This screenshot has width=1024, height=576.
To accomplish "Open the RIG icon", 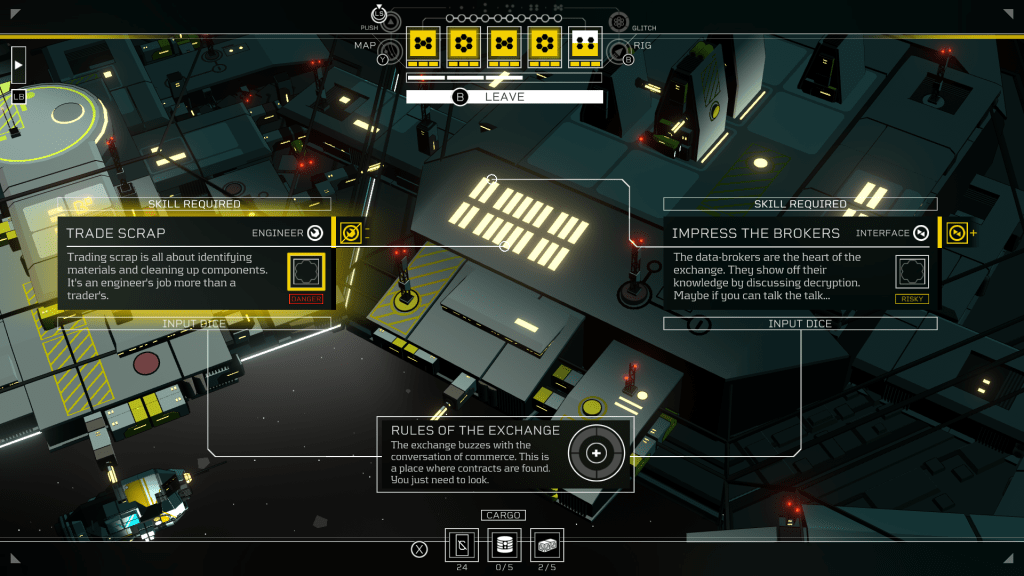I will [x=619, y=49].
